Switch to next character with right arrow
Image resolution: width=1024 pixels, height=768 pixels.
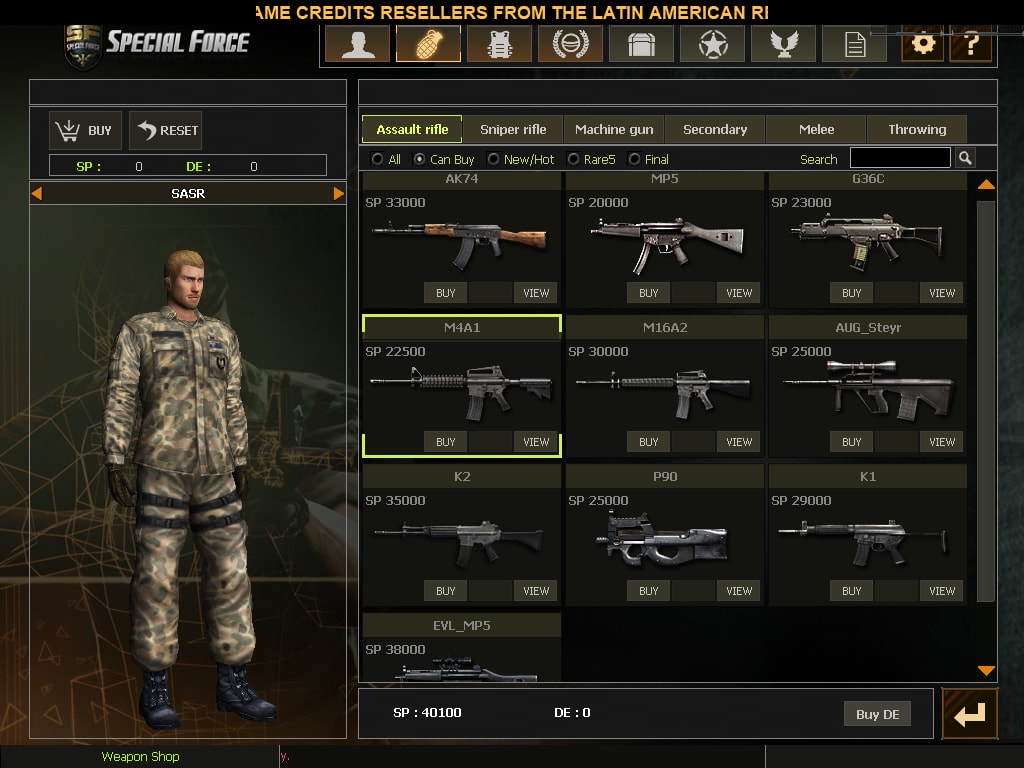pos(339,193)
